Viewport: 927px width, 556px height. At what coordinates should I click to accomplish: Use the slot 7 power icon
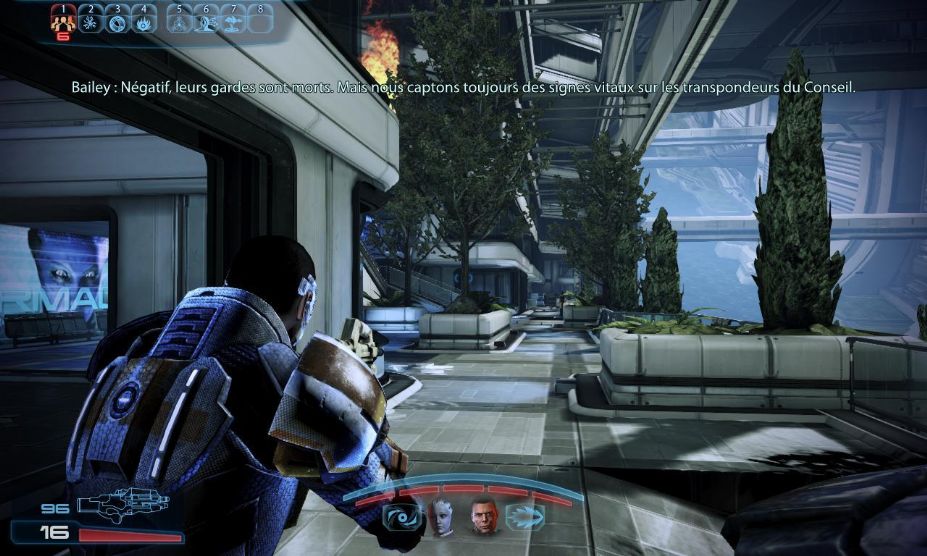[234, 21]
